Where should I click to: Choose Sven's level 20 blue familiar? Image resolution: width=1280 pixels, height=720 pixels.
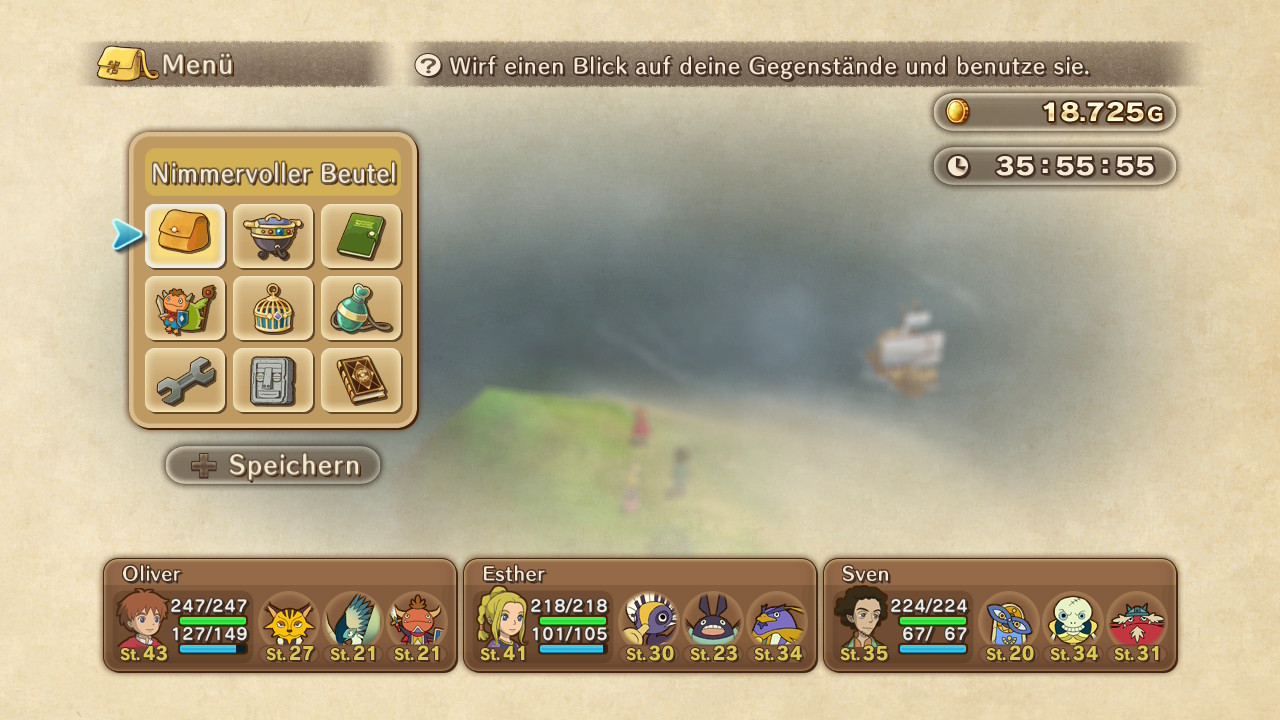[x=1009, y=622]
